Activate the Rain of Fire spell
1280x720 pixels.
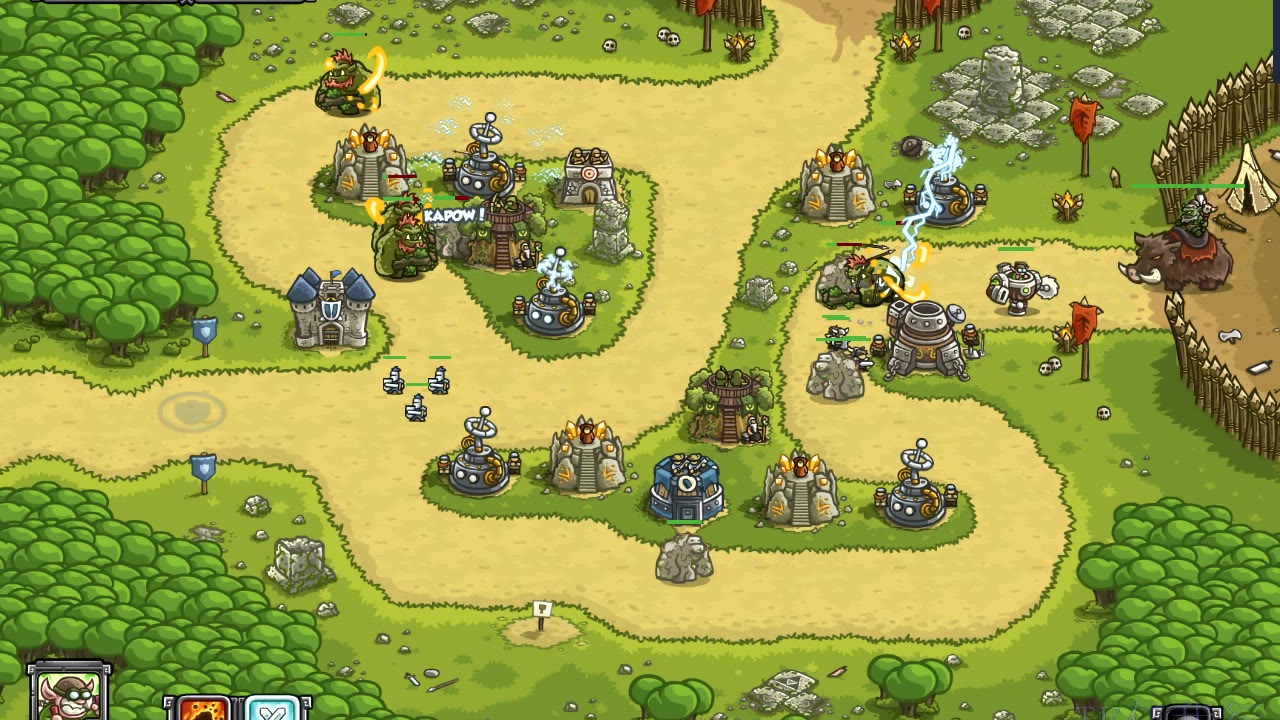[x=204, y=708]
